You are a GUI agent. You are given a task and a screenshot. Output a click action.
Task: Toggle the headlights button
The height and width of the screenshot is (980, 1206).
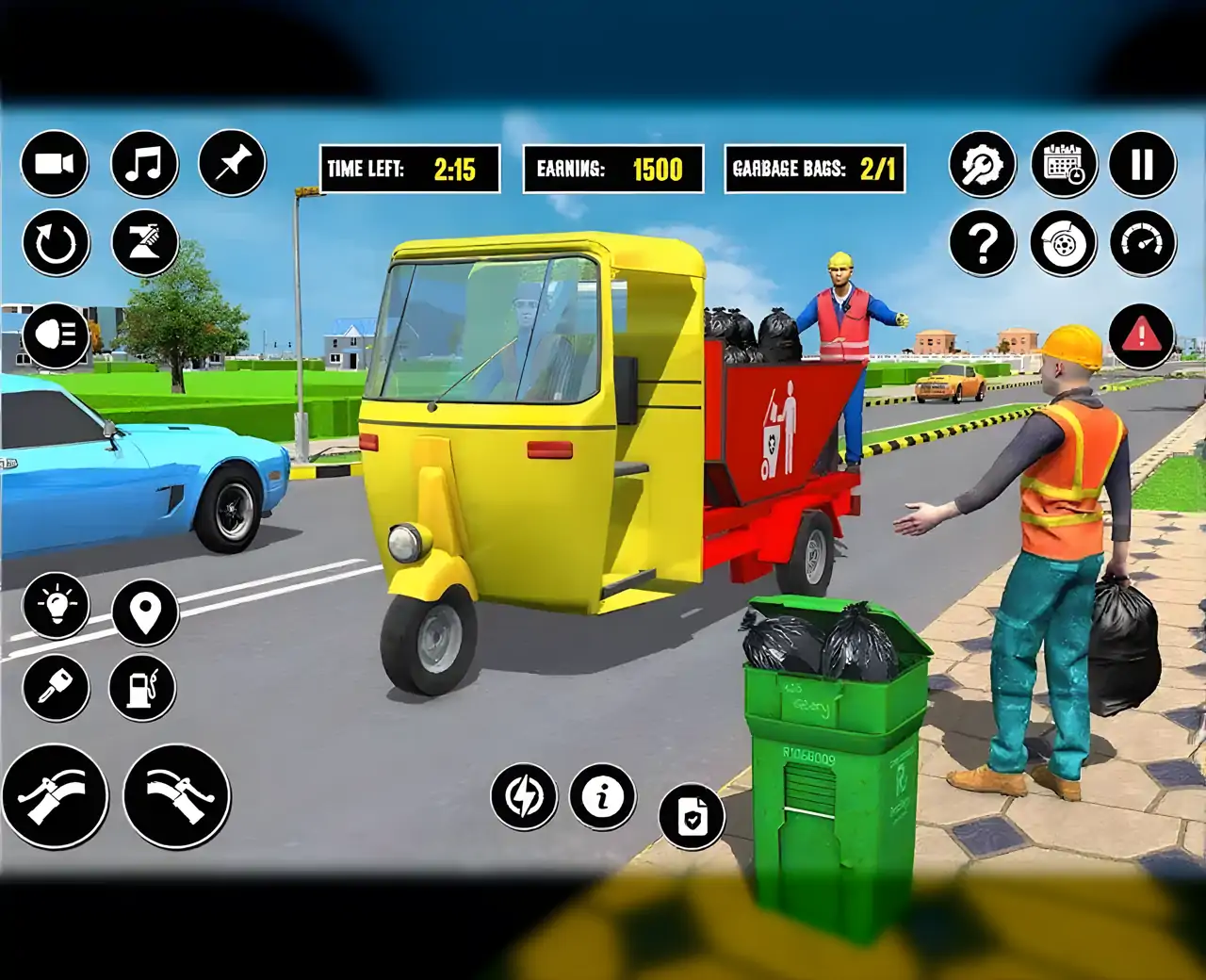tap(56, 335)
